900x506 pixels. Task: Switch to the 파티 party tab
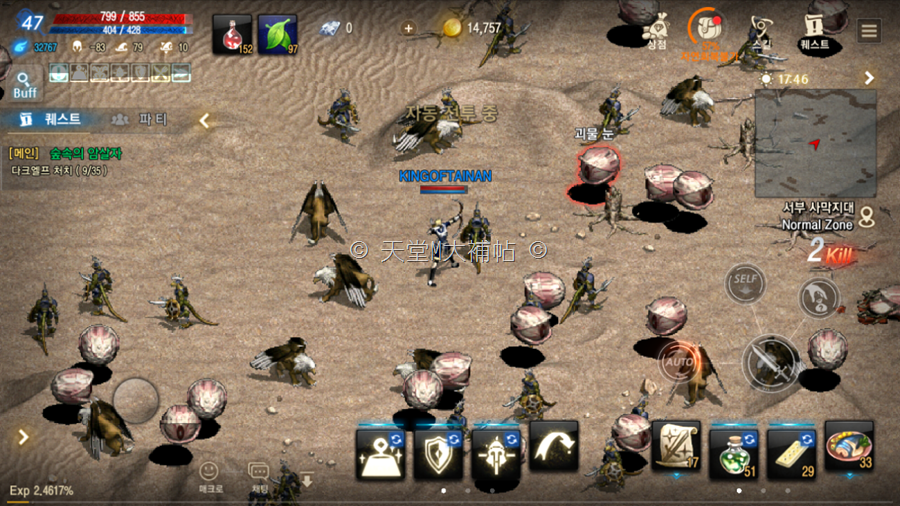(141, 120)
